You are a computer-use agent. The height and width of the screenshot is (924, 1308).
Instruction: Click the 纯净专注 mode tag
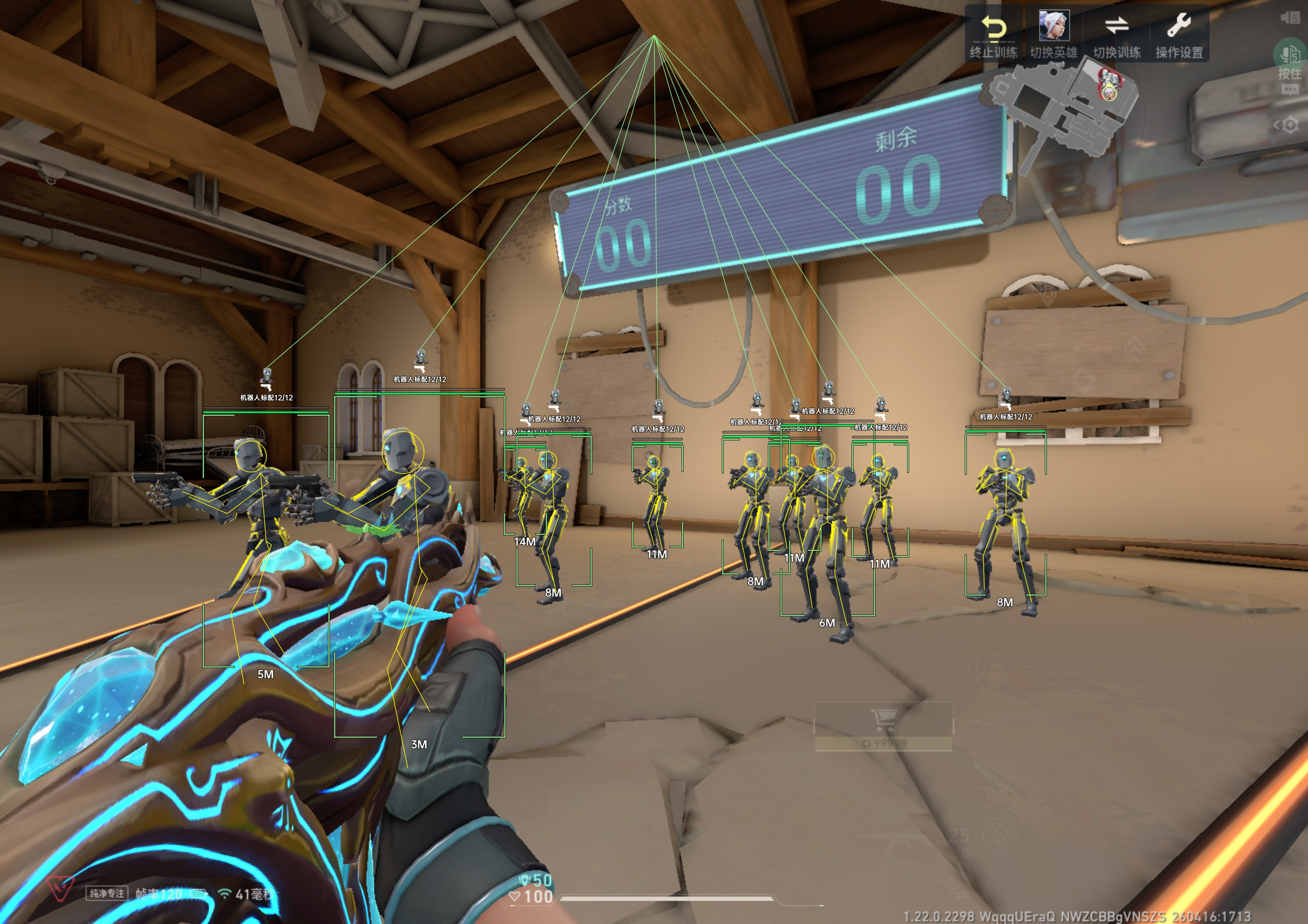106,893
